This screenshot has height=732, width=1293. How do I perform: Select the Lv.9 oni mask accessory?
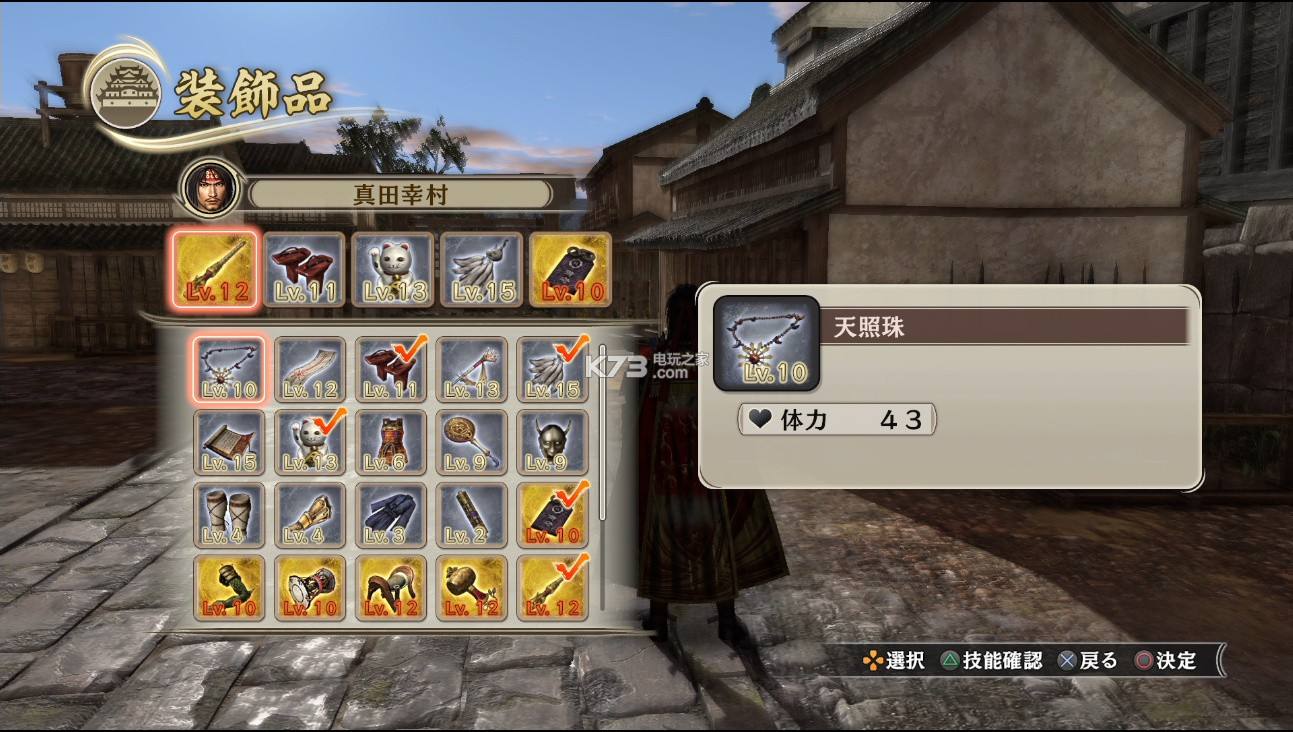(553, 442)
